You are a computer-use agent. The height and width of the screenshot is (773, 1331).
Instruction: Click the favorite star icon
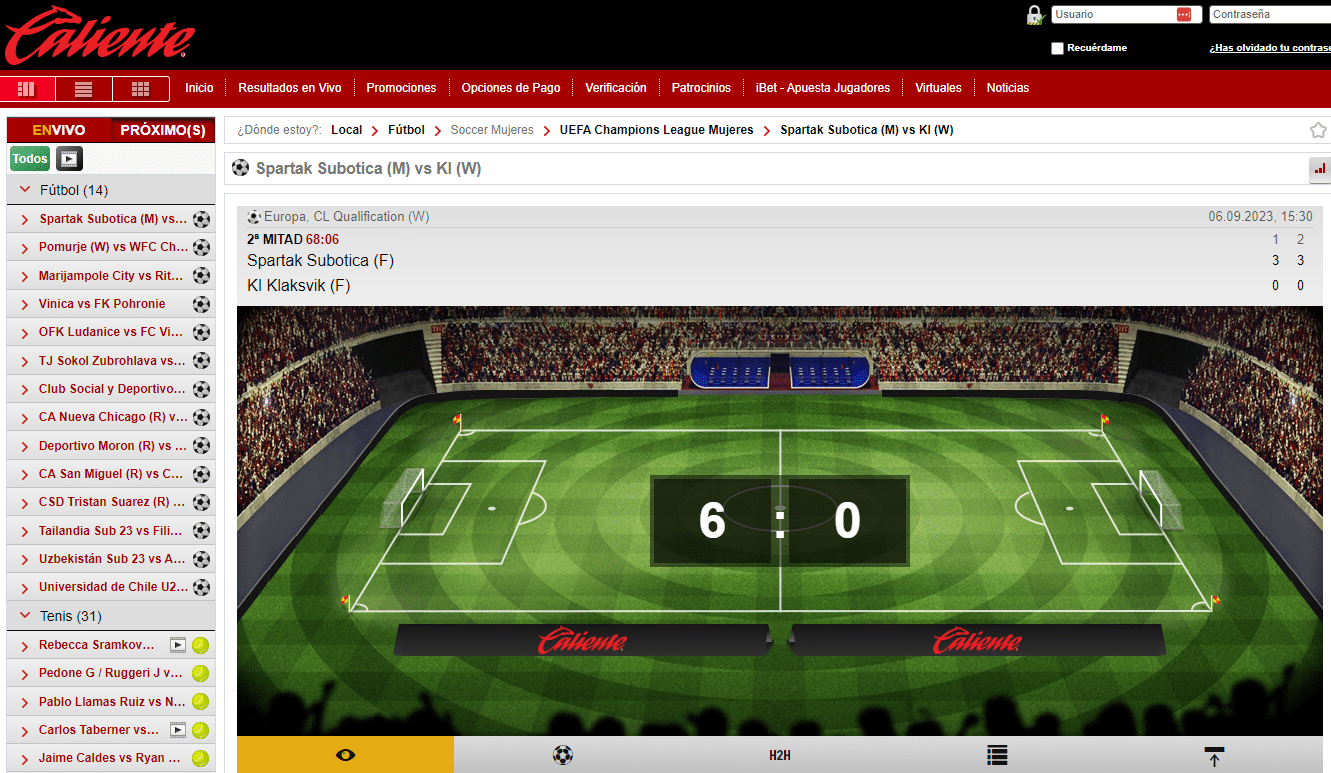tap(1318, 130)
